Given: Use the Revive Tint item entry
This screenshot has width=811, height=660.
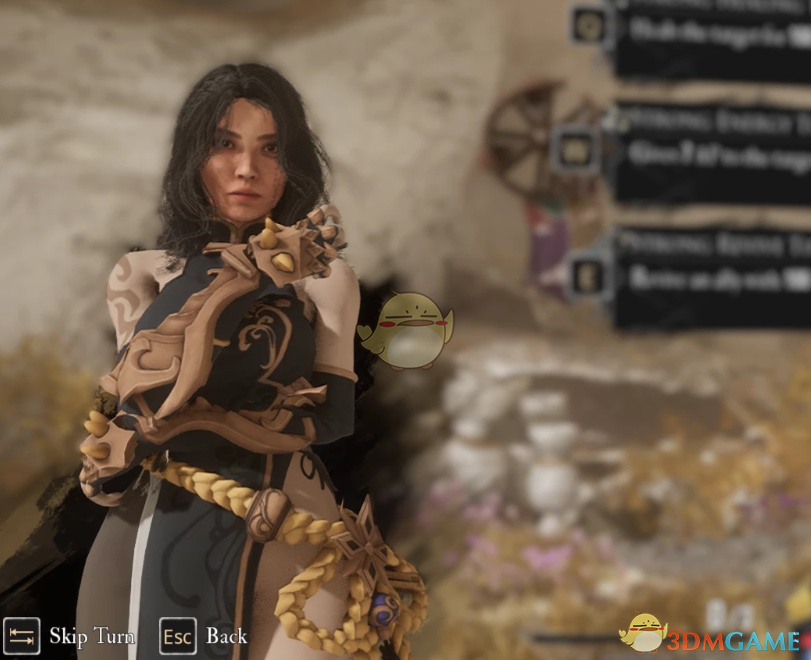Looking at the screenshot, I should 710,276.
